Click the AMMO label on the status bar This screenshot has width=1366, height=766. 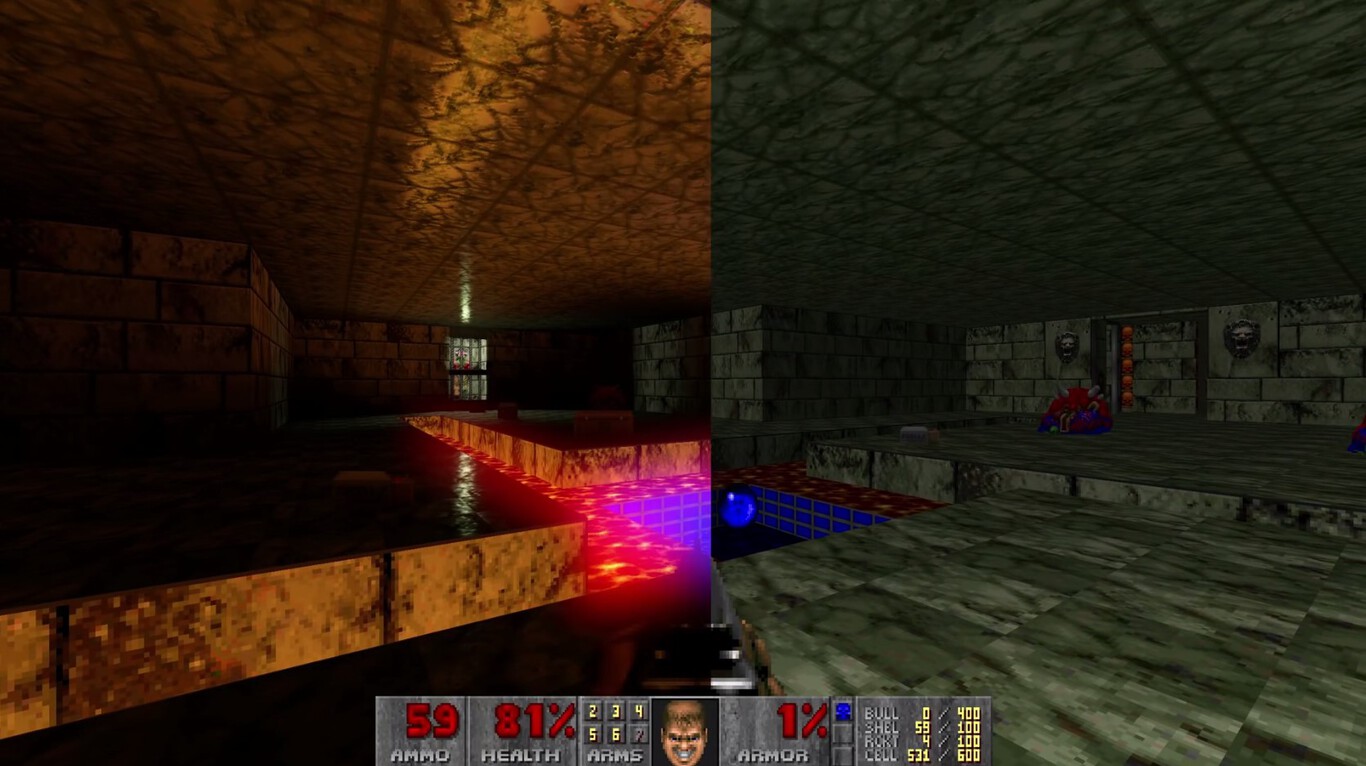(x=421, y=756)
